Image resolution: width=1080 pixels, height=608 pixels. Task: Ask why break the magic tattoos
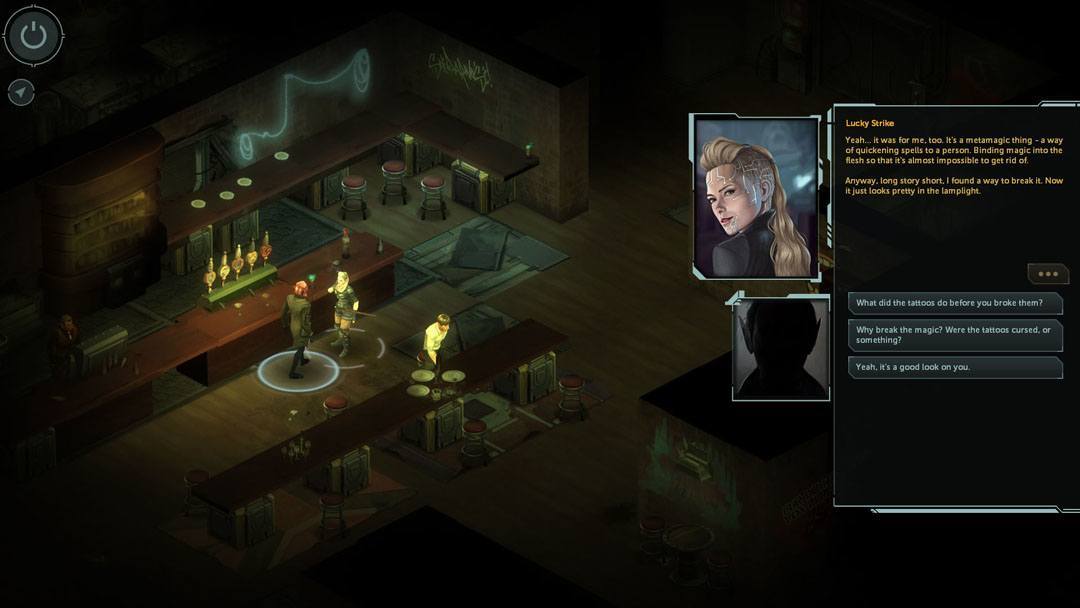pos(954,335)
